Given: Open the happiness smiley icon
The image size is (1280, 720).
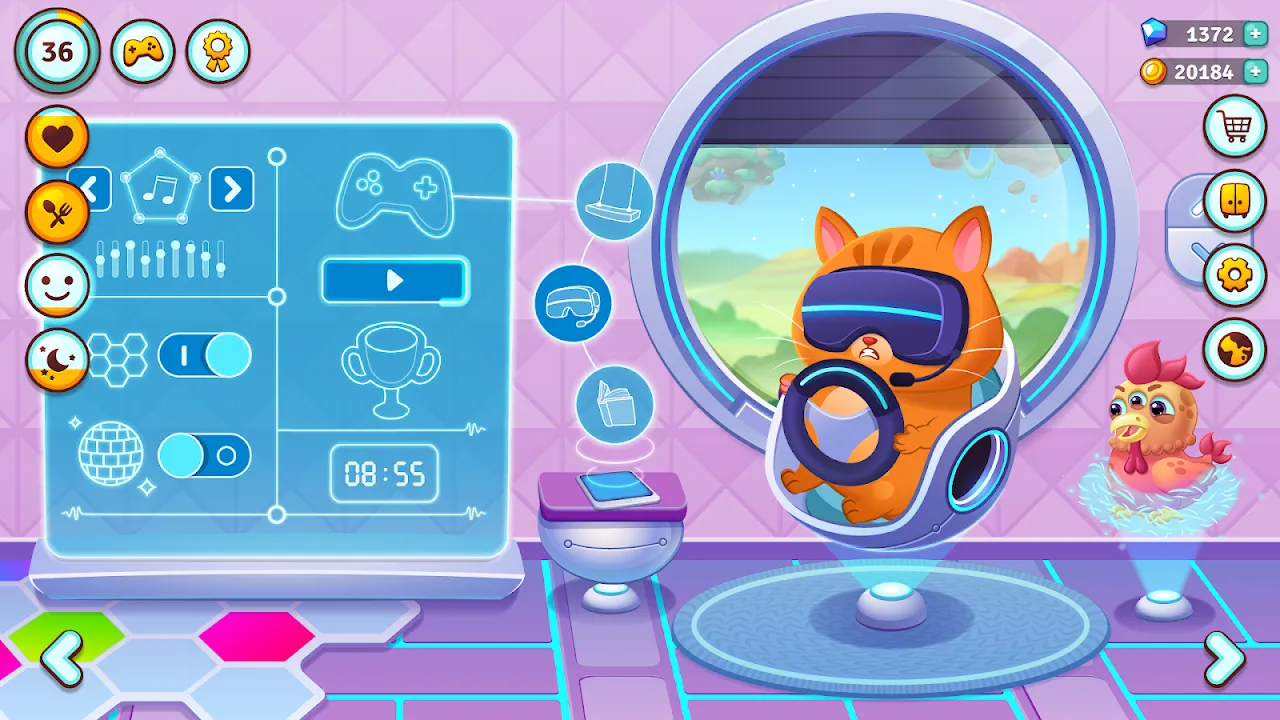Looking at the screenshot, I should point(57,285).
